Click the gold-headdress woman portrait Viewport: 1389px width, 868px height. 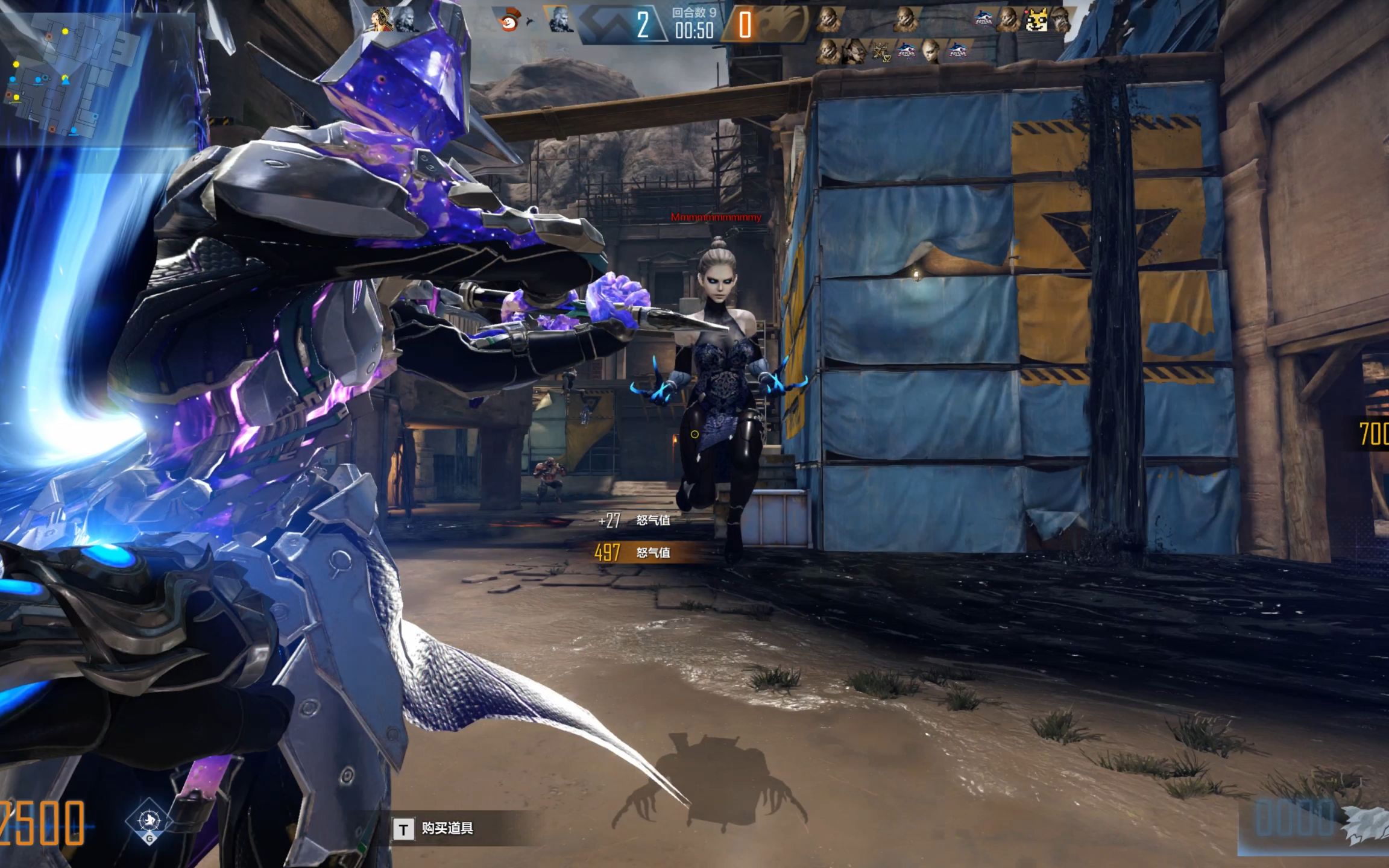(383, 19)
